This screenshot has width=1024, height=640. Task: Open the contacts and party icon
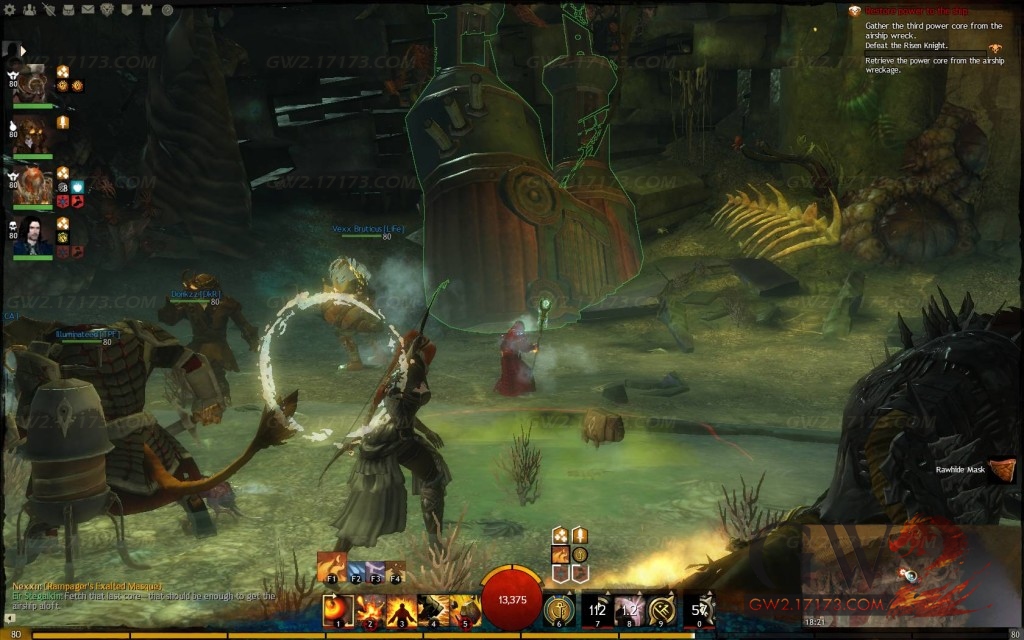tap(28, 10)
